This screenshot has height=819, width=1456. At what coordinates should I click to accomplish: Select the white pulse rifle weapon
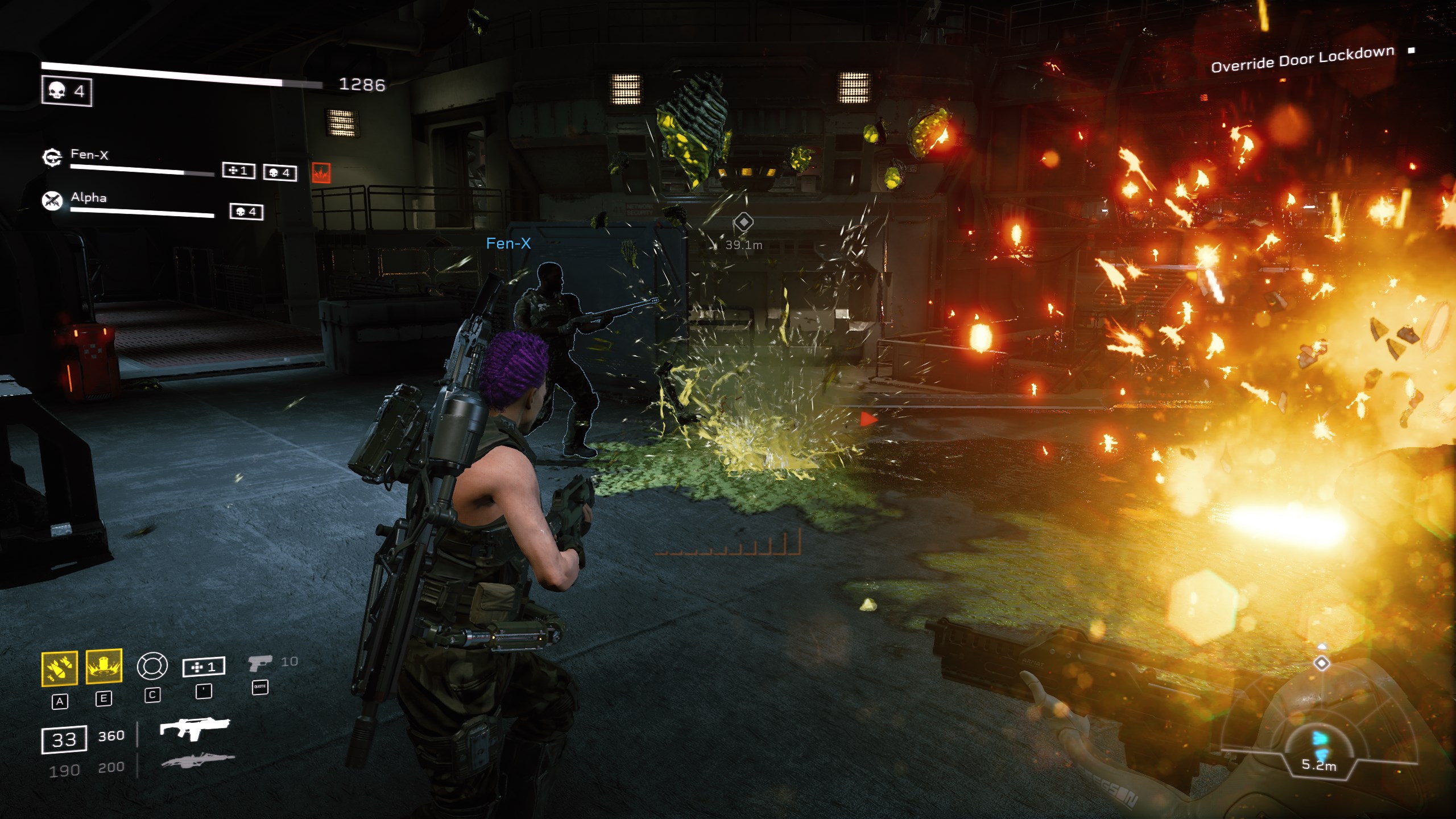(194, 728)
